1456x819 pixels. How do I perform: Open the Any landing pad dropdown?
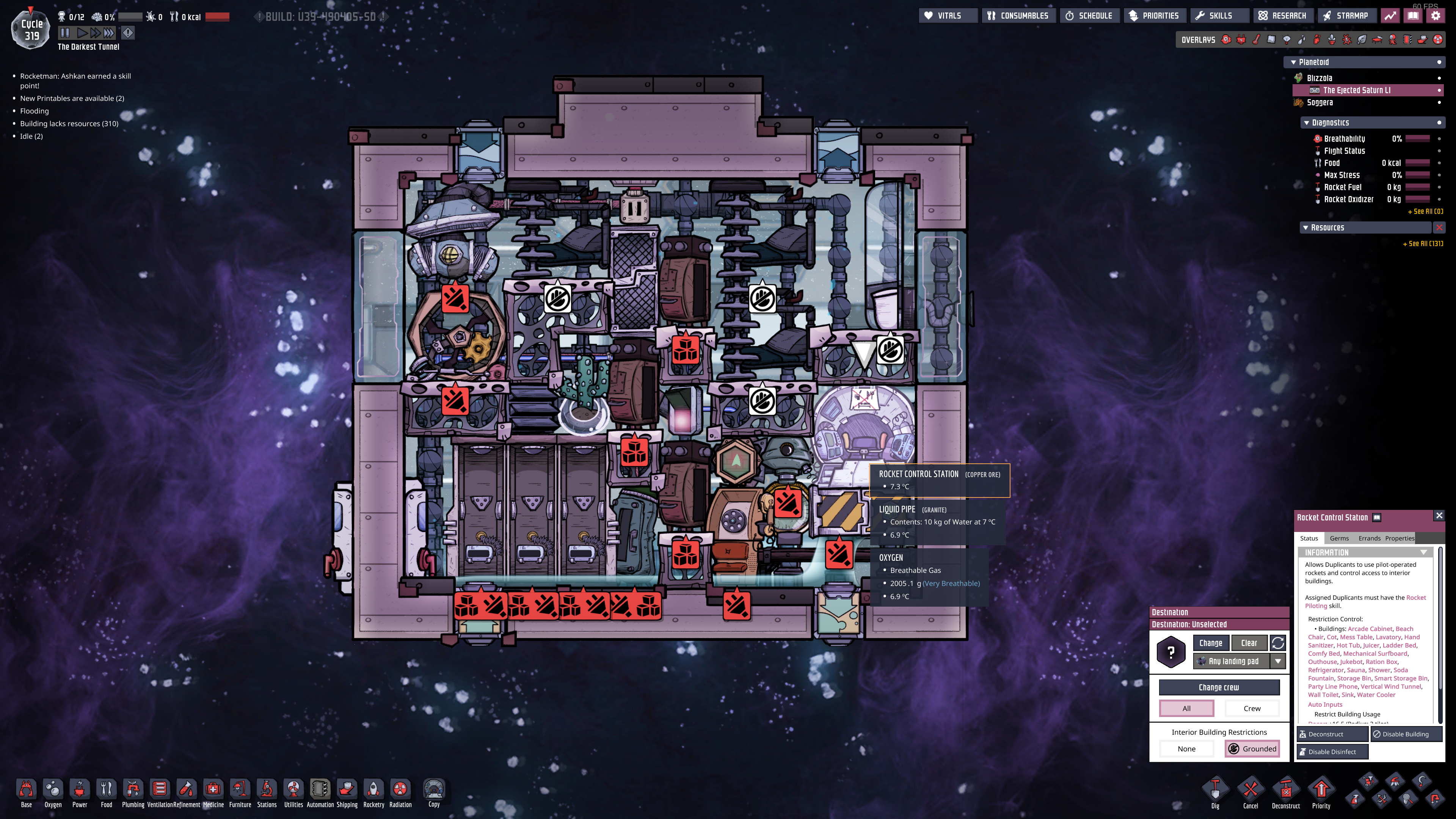click(1278, 661)
